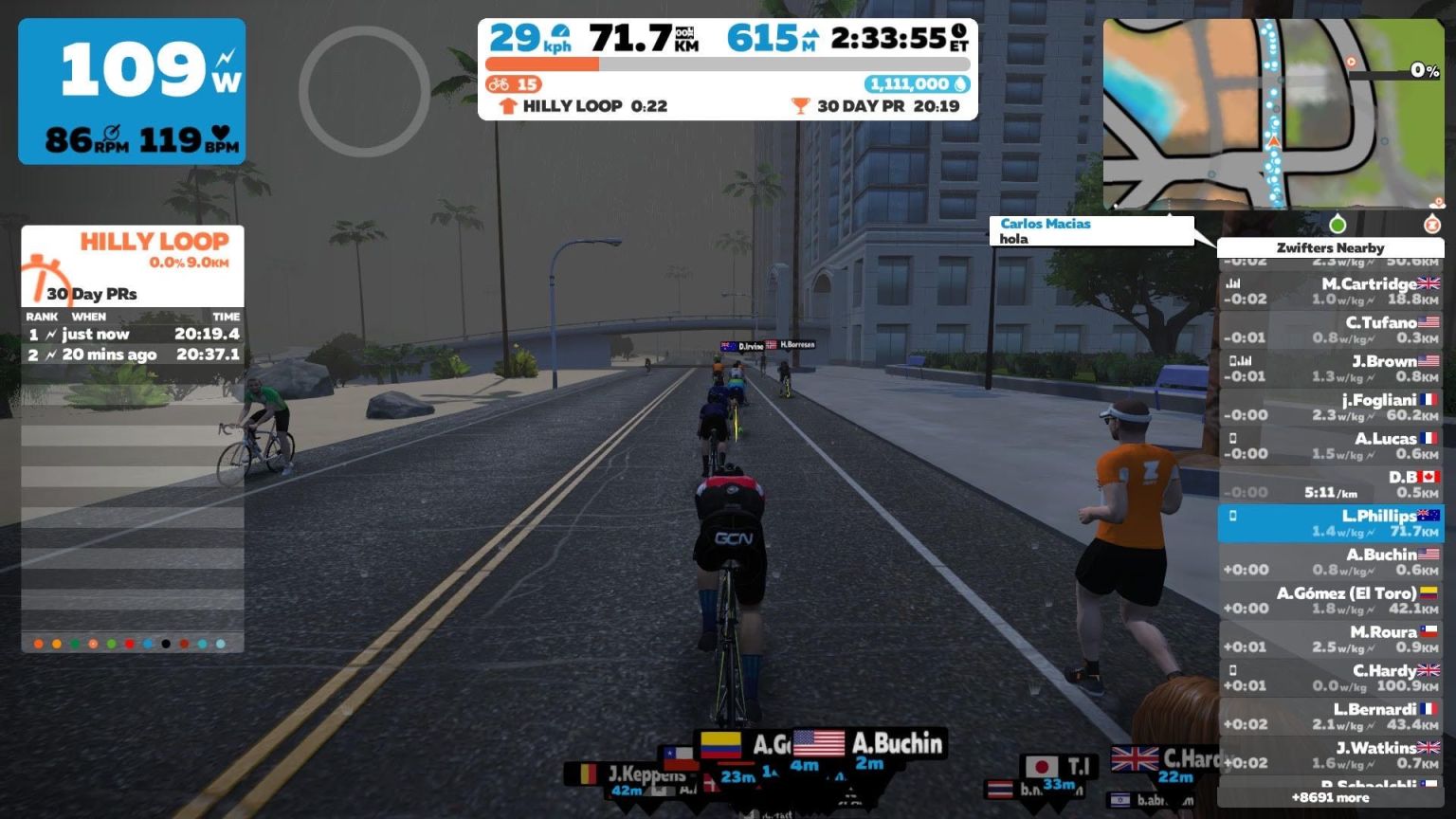Choose J.Brown from the nearby list
The image size is (1456, 819).
[1330, 369]
